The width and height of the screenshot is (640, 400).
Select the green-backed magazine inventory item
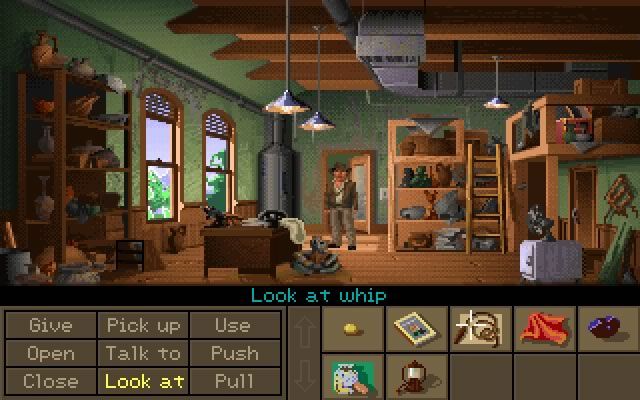tap(351, 377)
